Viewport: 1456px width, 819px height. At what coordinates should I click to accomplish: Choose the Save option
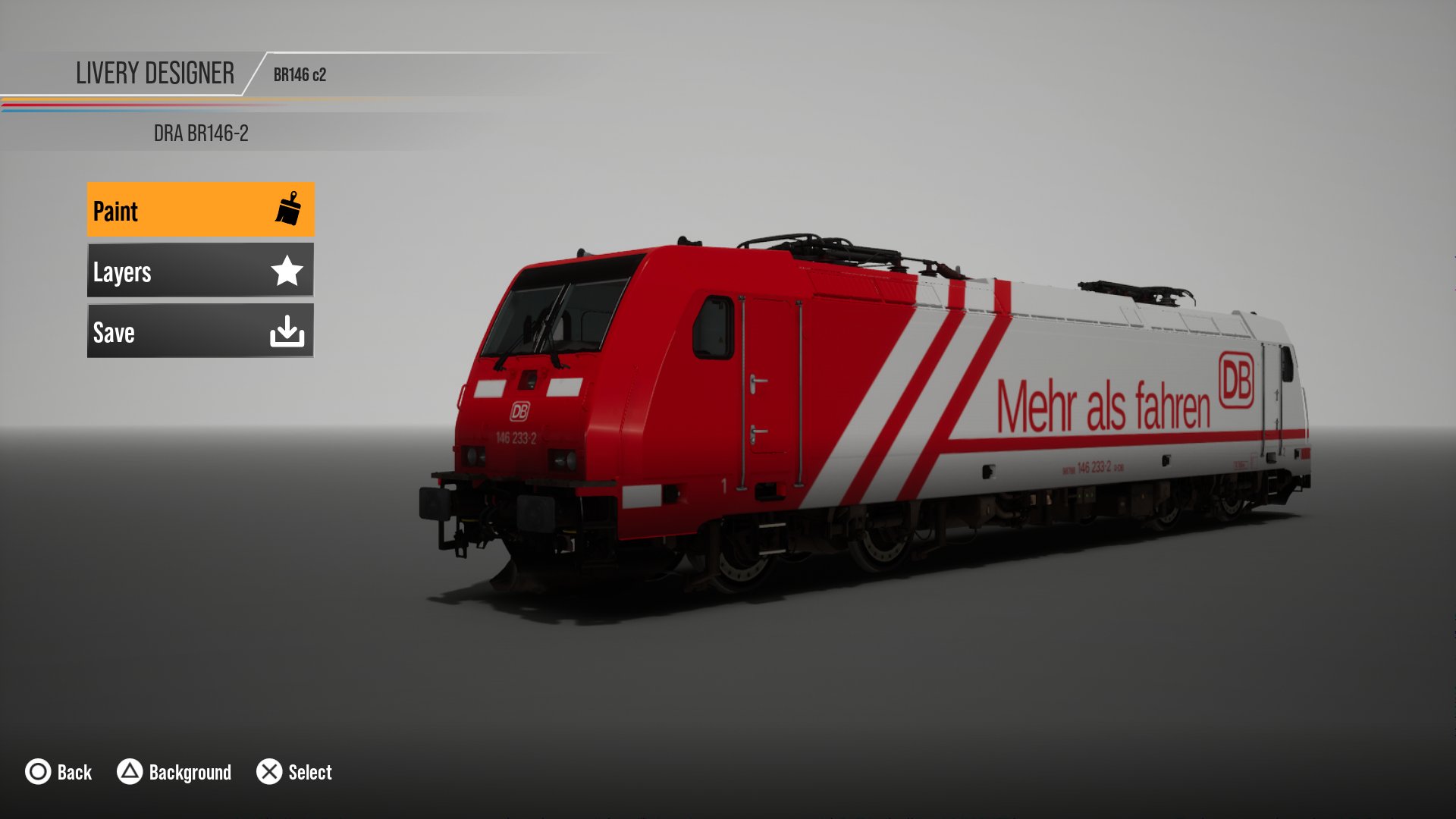click(x=200, y=331)
